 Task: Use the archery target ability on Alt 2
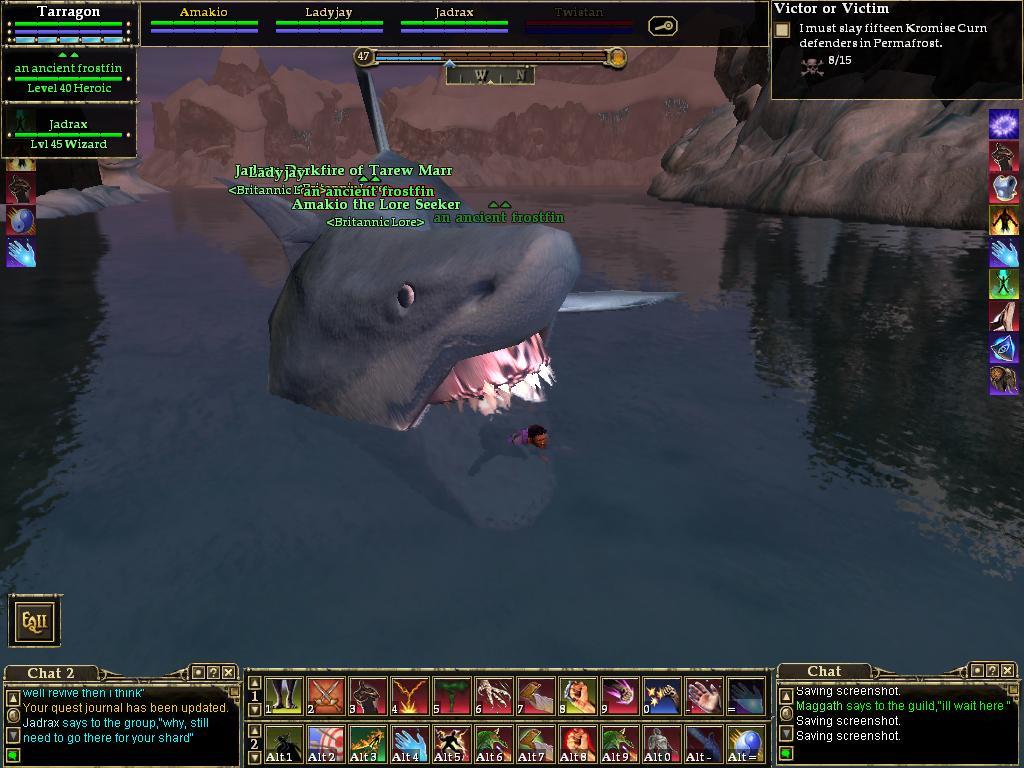tap(326, 745)
